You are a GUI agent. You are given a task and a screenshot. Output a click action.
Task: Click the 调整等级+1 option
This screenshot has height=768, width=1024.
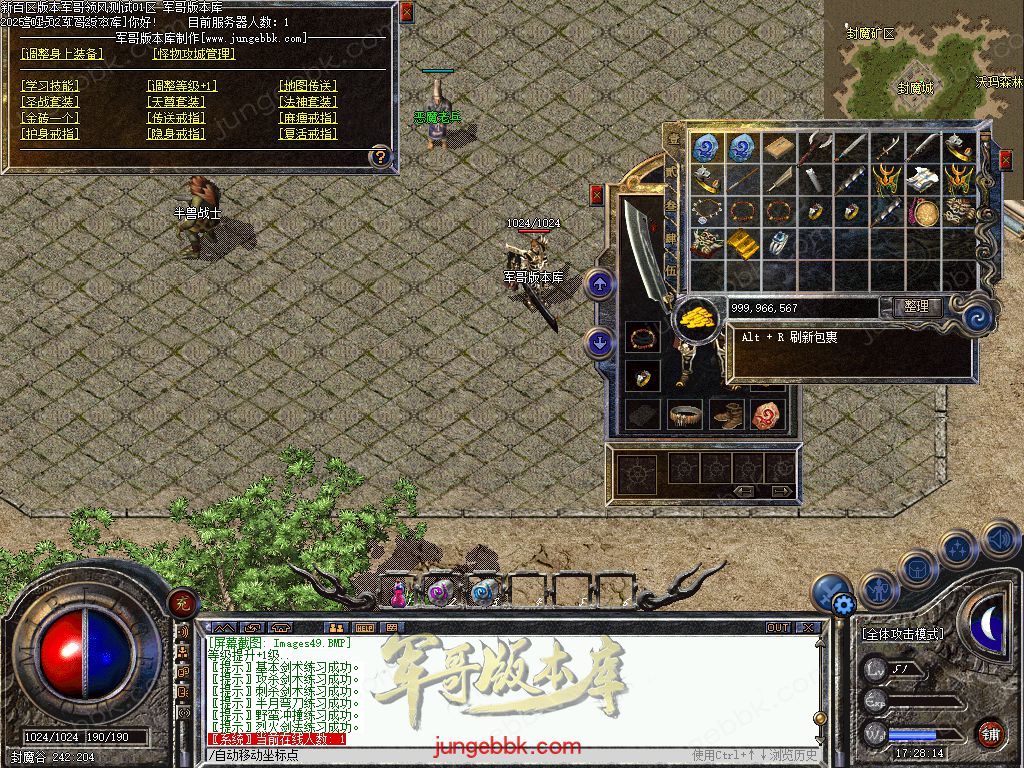[x=181, y=86]
